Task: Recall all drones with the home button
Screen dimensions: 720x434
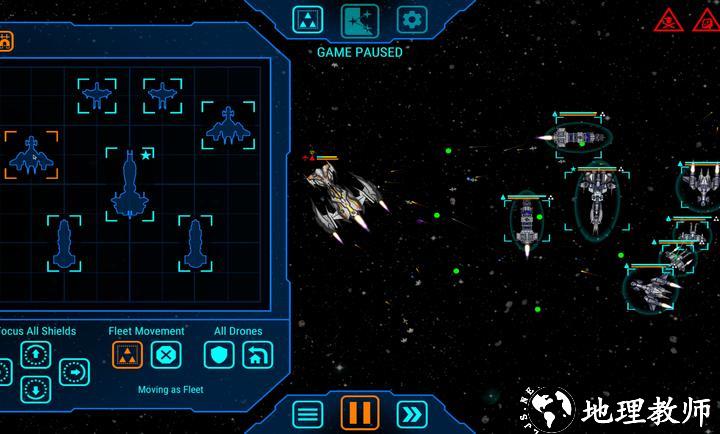Action: click(x=258, y=354)
